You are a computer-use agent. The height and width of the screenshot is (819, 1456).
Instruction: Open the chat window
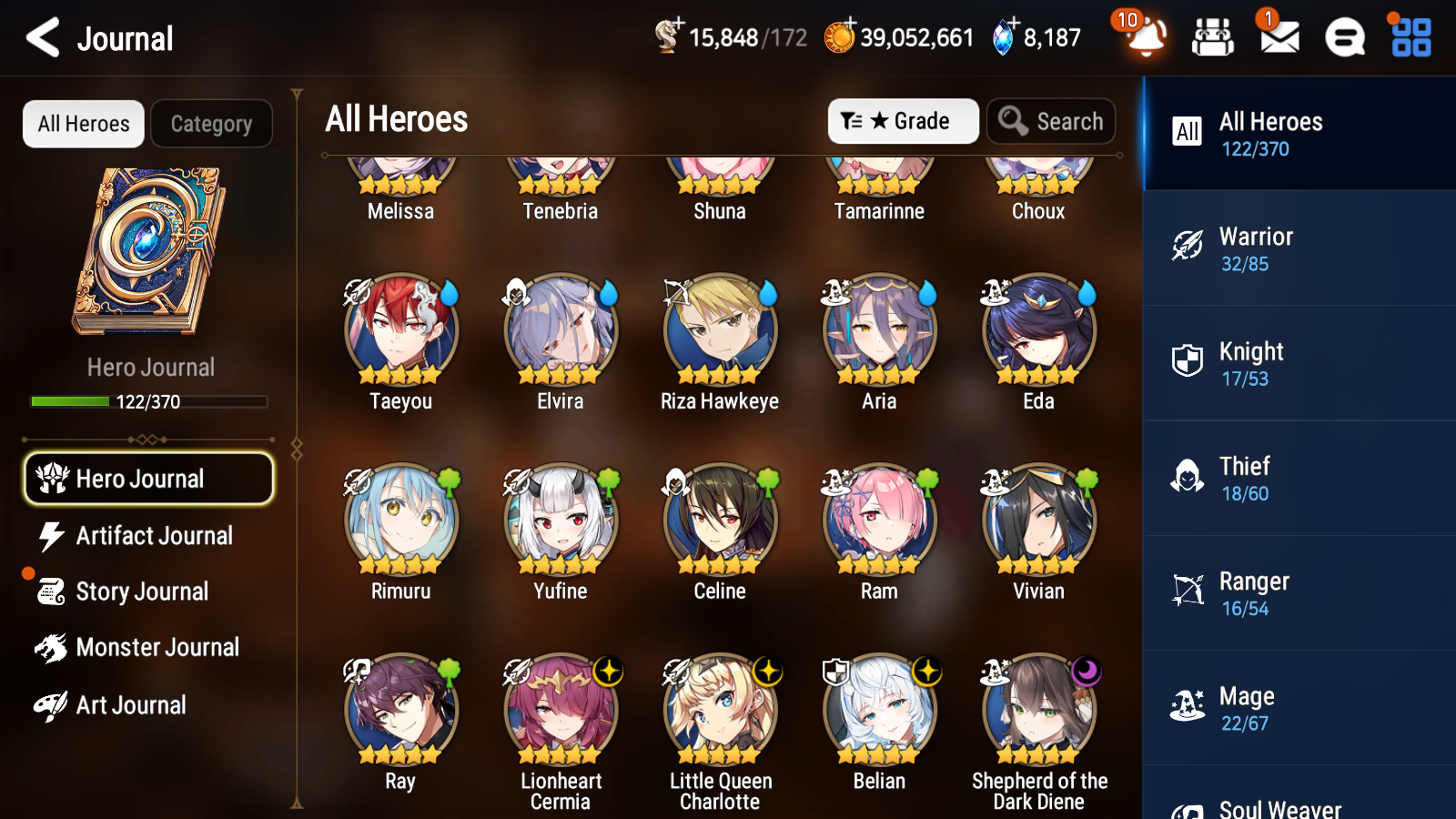point(1343,38)
